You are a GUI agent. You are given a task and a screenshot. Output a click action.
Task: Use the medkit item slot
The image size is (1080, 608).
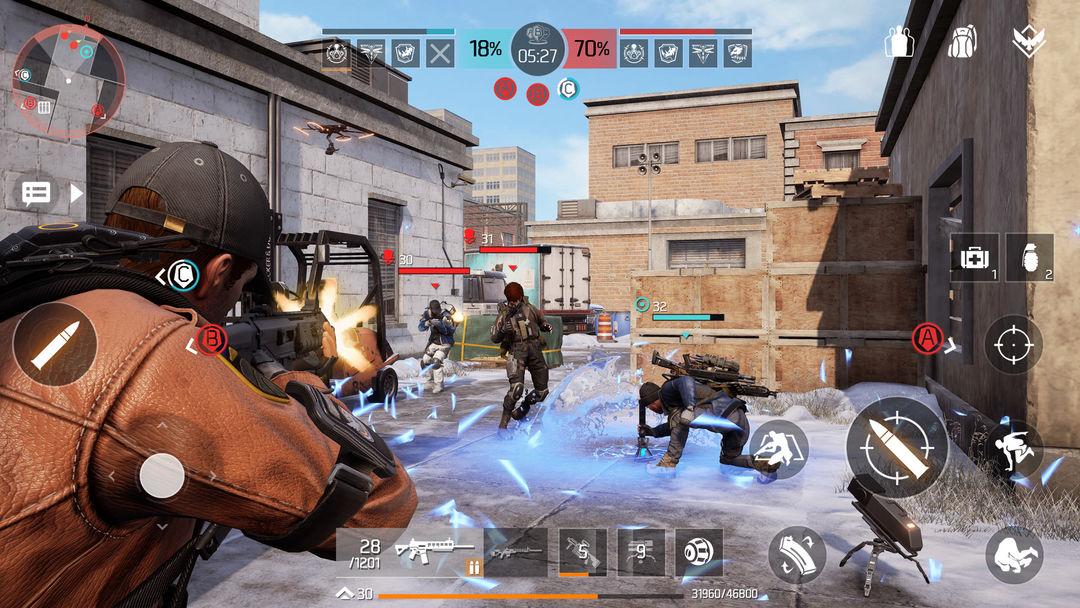click(x=975, y=258)
